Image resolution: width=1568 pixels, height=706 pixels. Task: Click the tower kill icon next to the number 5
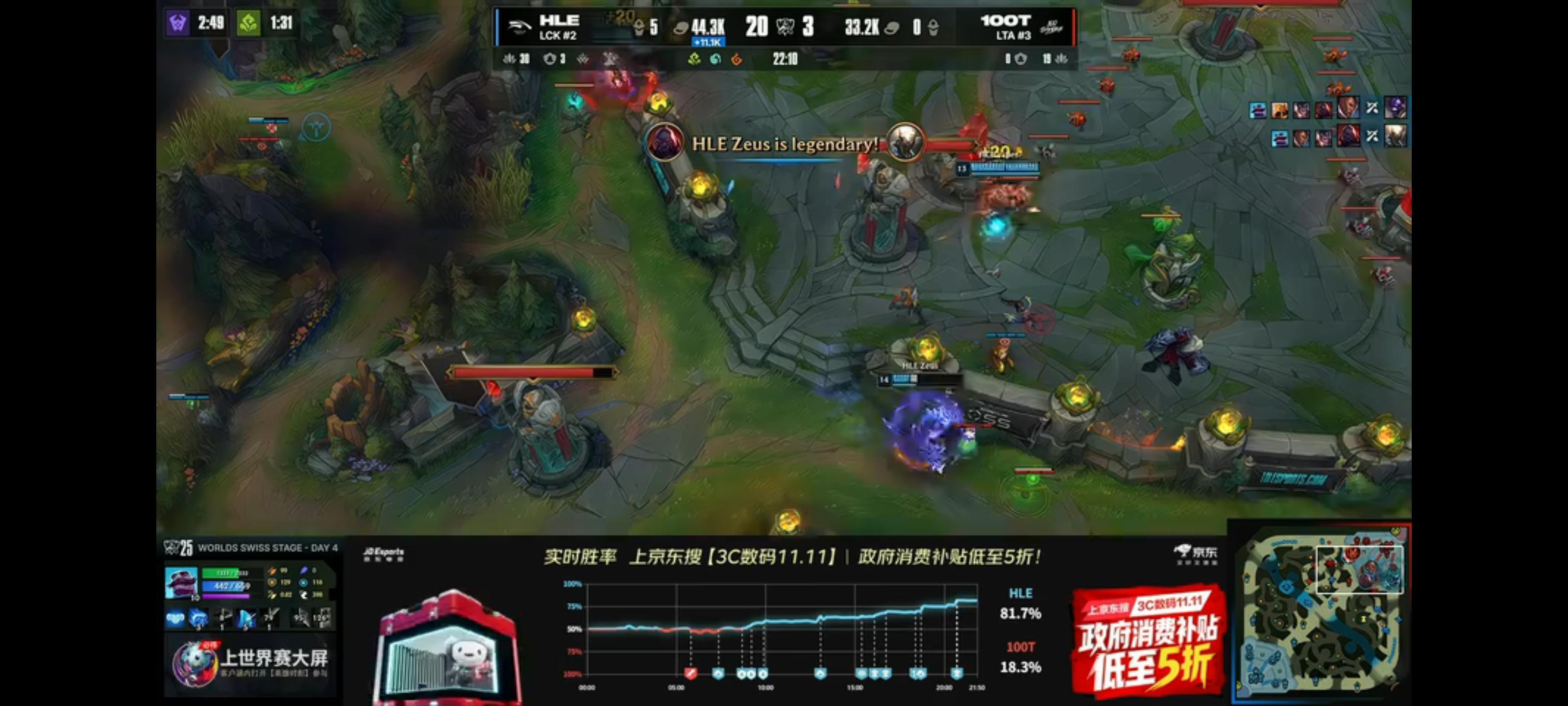(x=639, y=26)
